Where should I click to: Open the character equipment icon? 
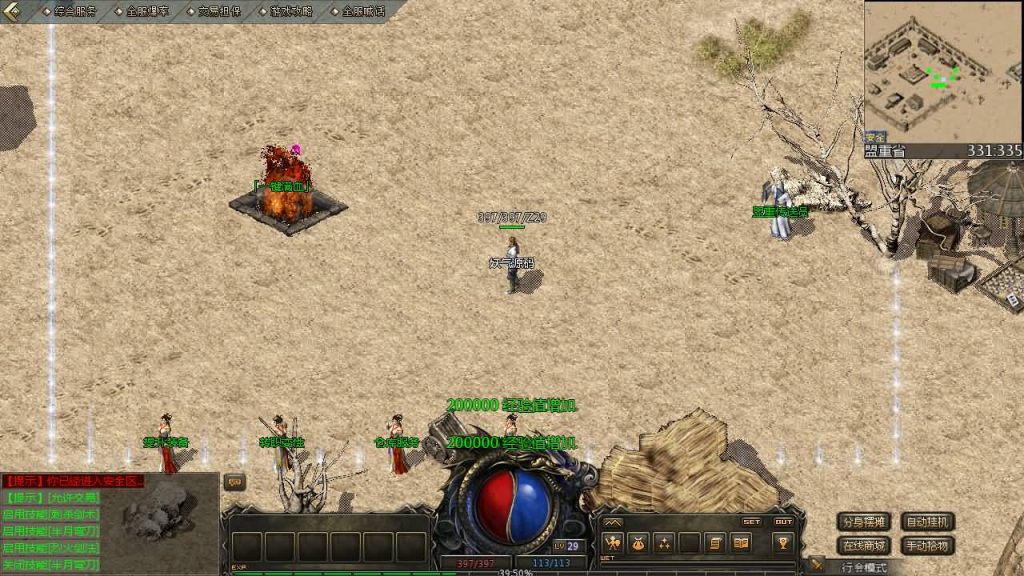pyautogui.click(x=611, y=543)
